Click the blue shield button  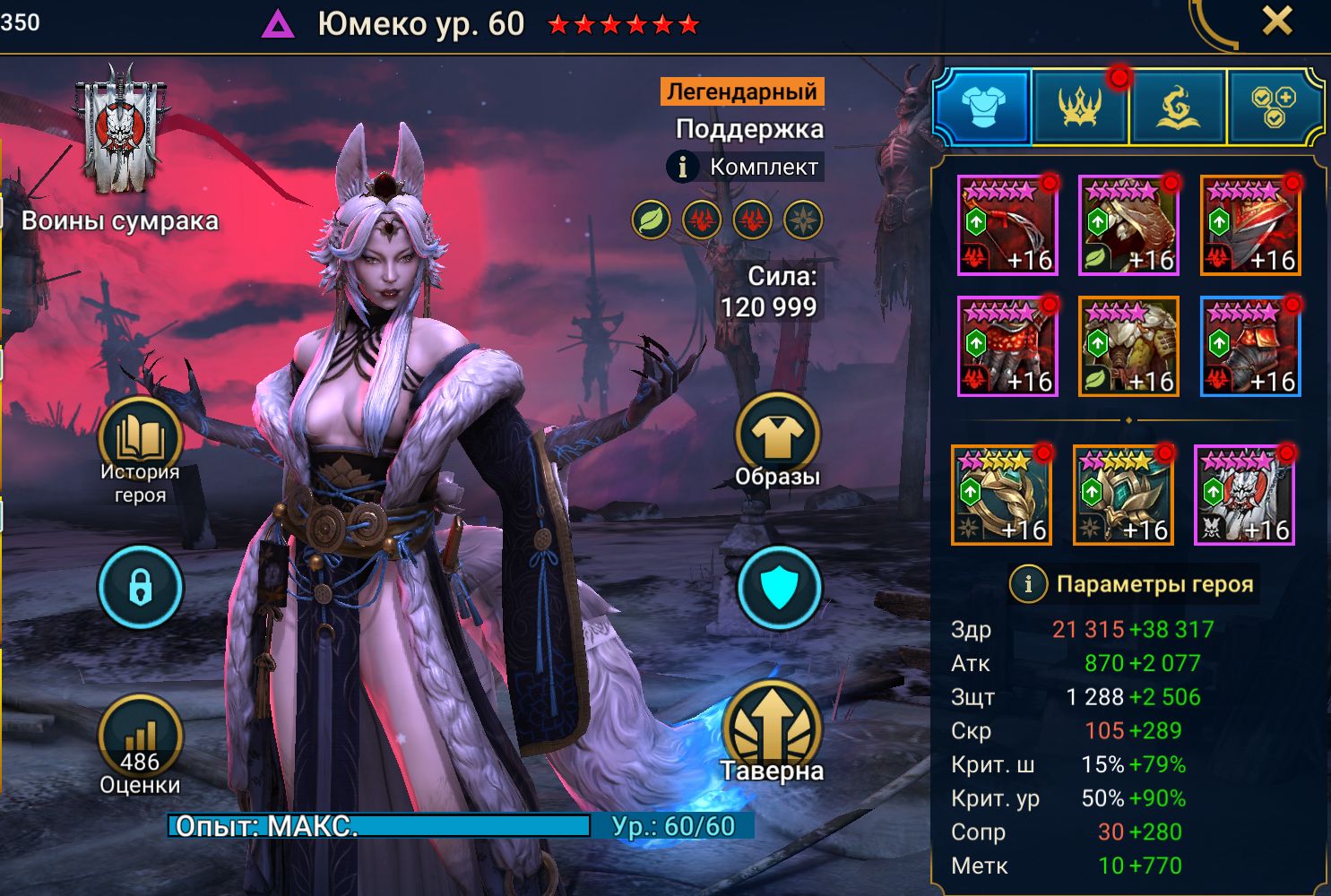[x=779, y=589]
